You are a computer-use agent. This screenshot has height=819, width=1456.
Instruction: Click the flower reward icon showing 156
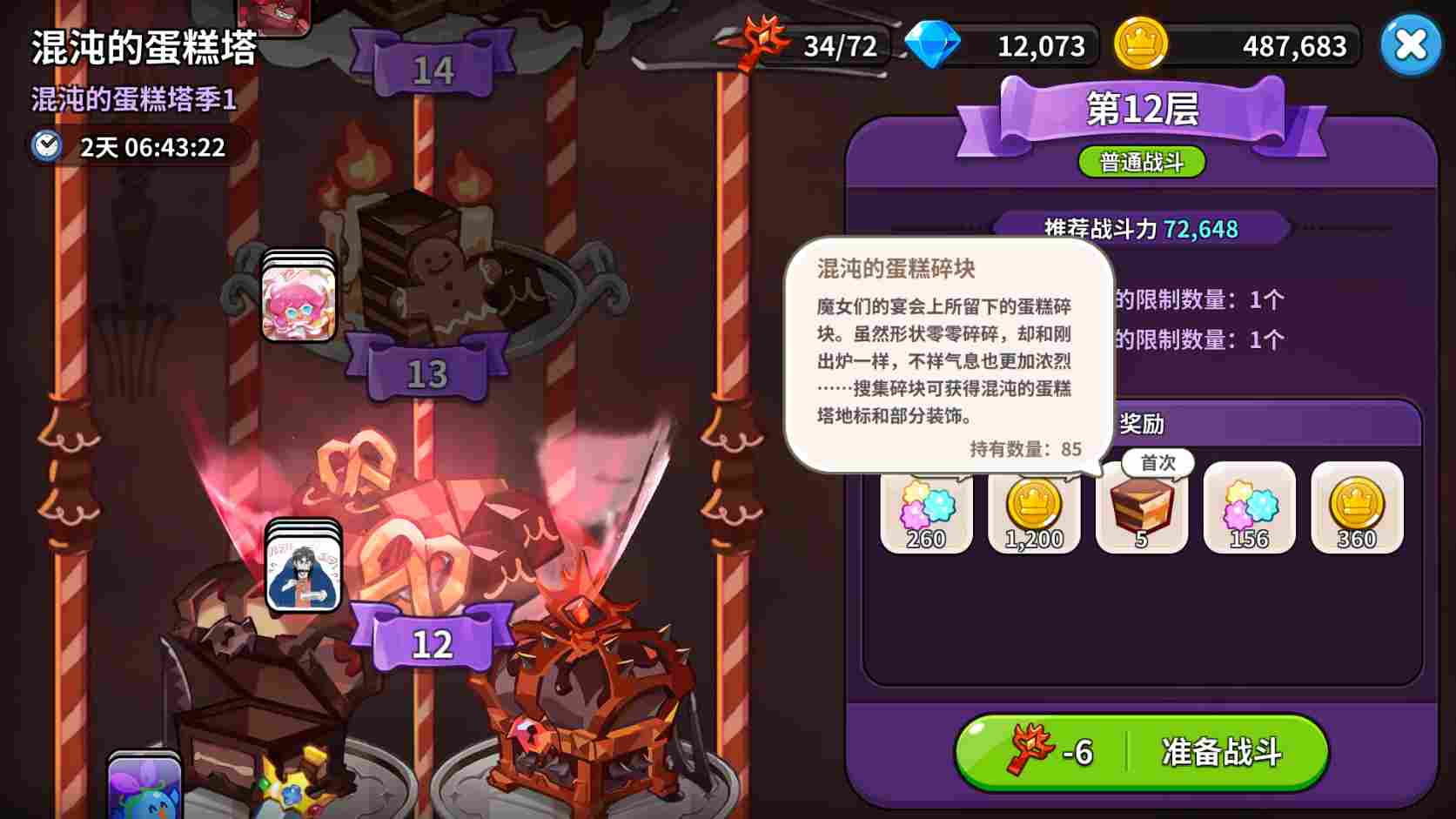1248,509
